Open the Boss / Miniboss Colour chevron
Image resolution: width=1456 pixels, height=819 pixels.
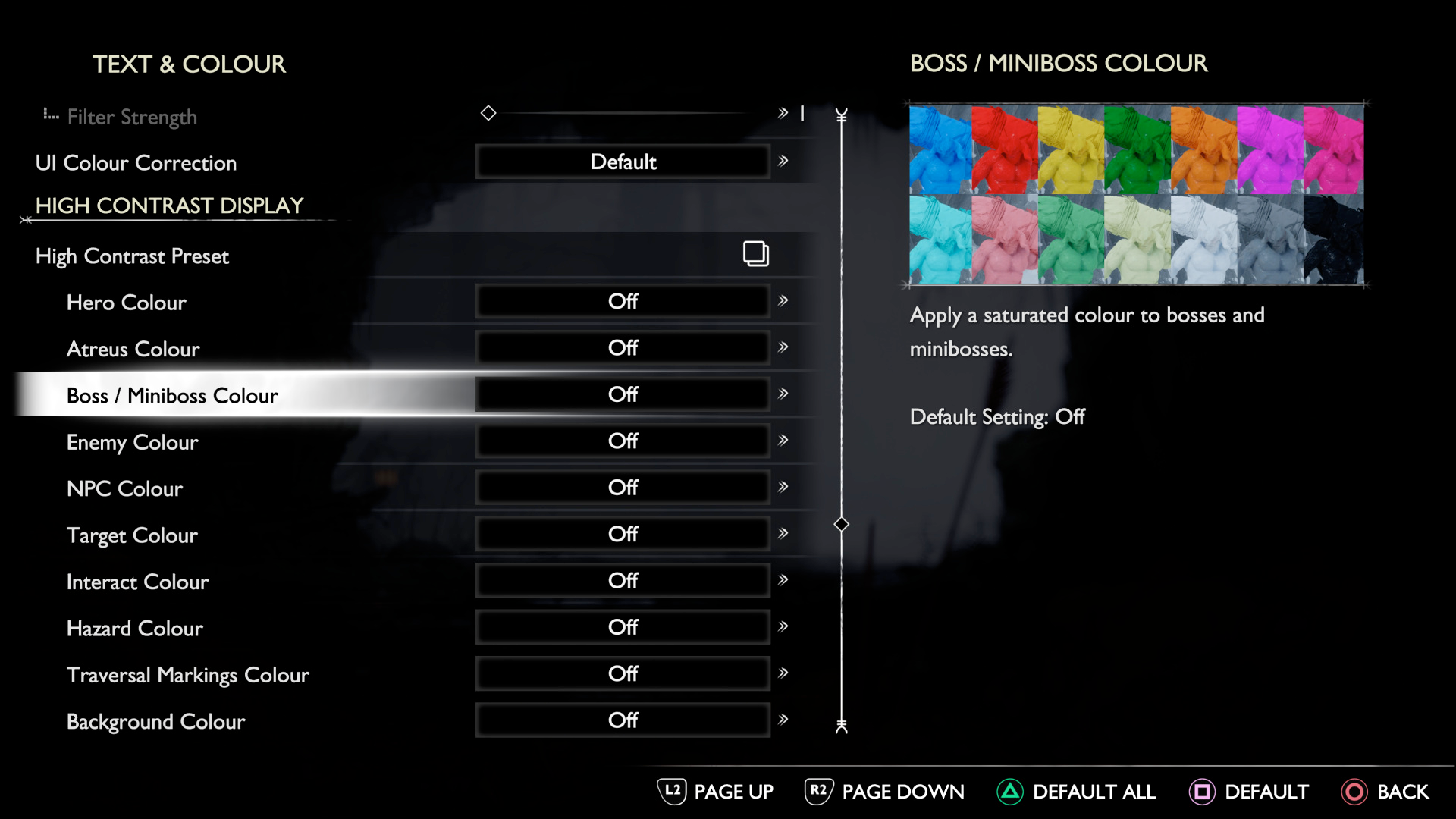783,394
